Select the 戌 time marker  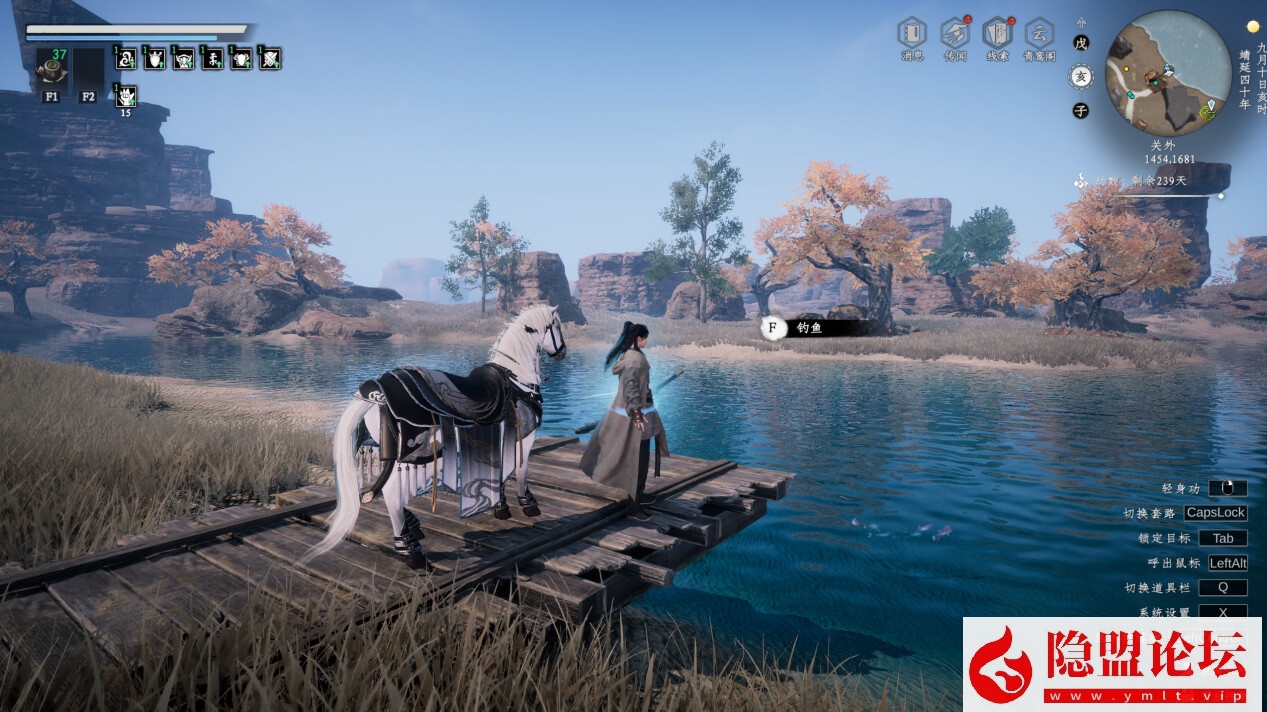click(x=1080, y=43)
